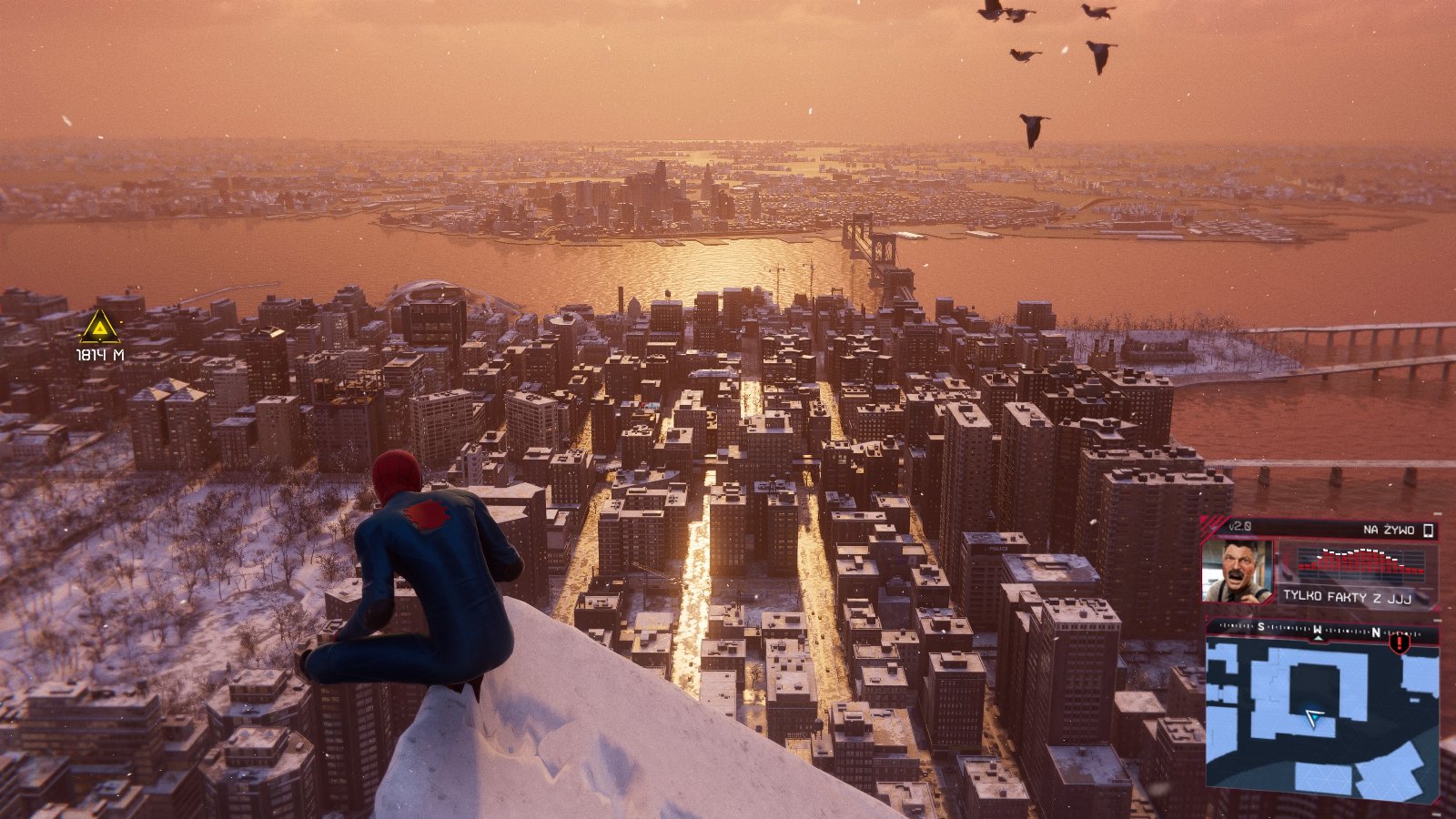Image resolution: width=1456 pixels, height=819 pixels.
Task: Click the JJJ podcast host portrait
Action: [x=1237, y=571]
